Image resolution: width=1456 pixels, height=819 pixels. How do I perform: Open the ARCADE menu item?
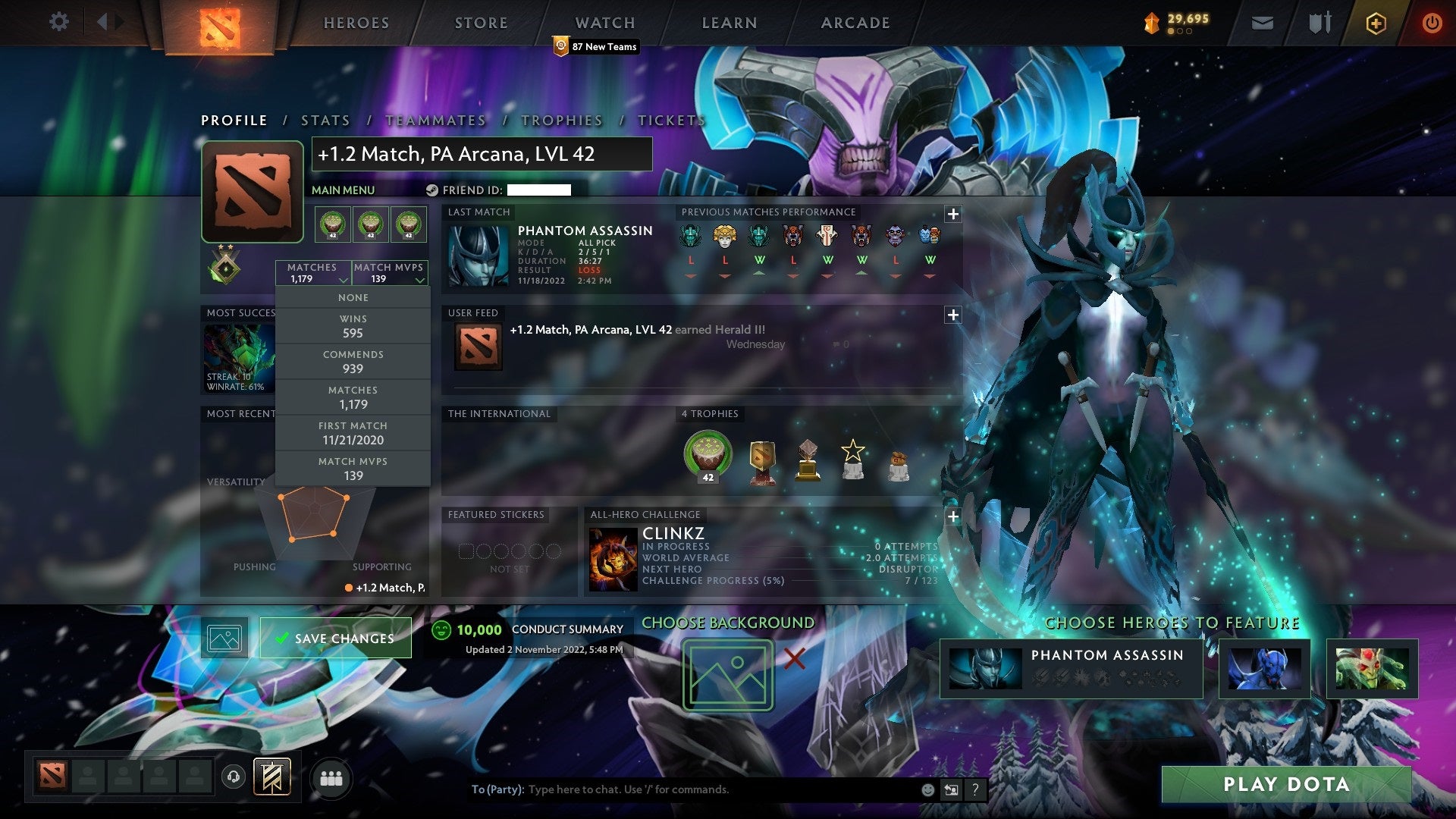click(x=855, y=23)
